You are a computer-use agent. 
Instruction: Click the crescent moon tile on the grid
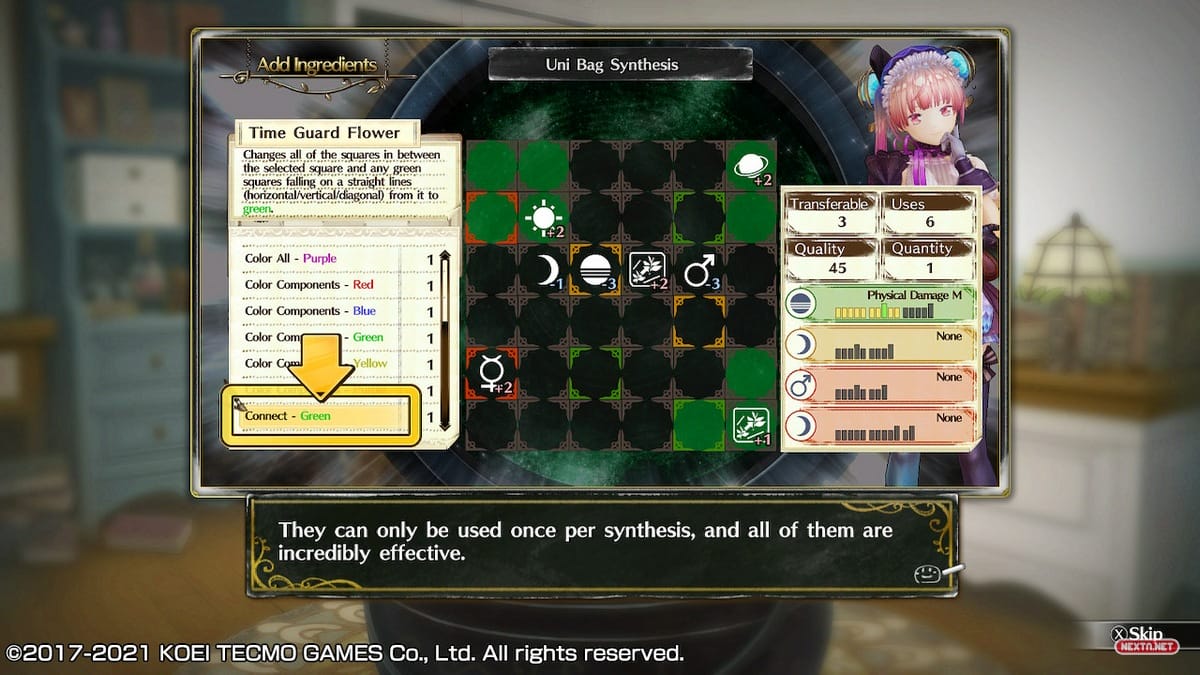545,270
